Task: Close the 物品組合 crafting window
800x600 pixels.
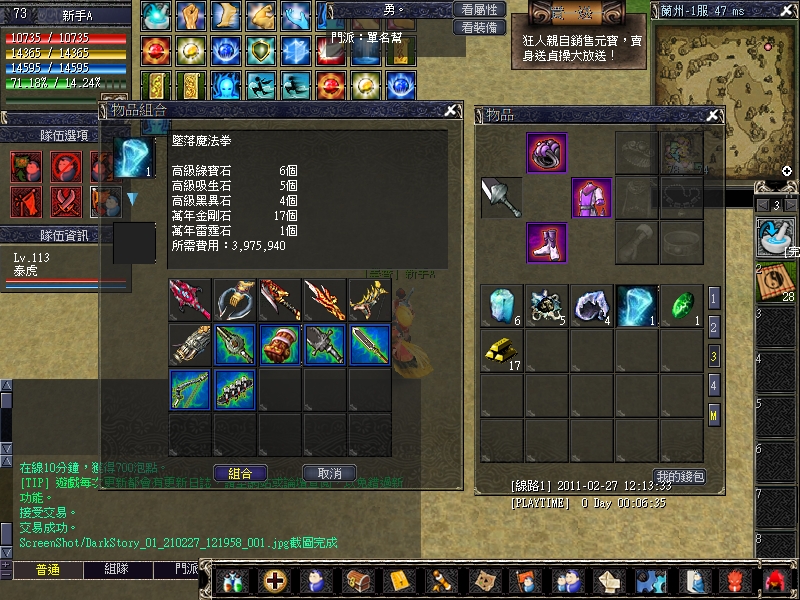Action: tap(451, 110)
